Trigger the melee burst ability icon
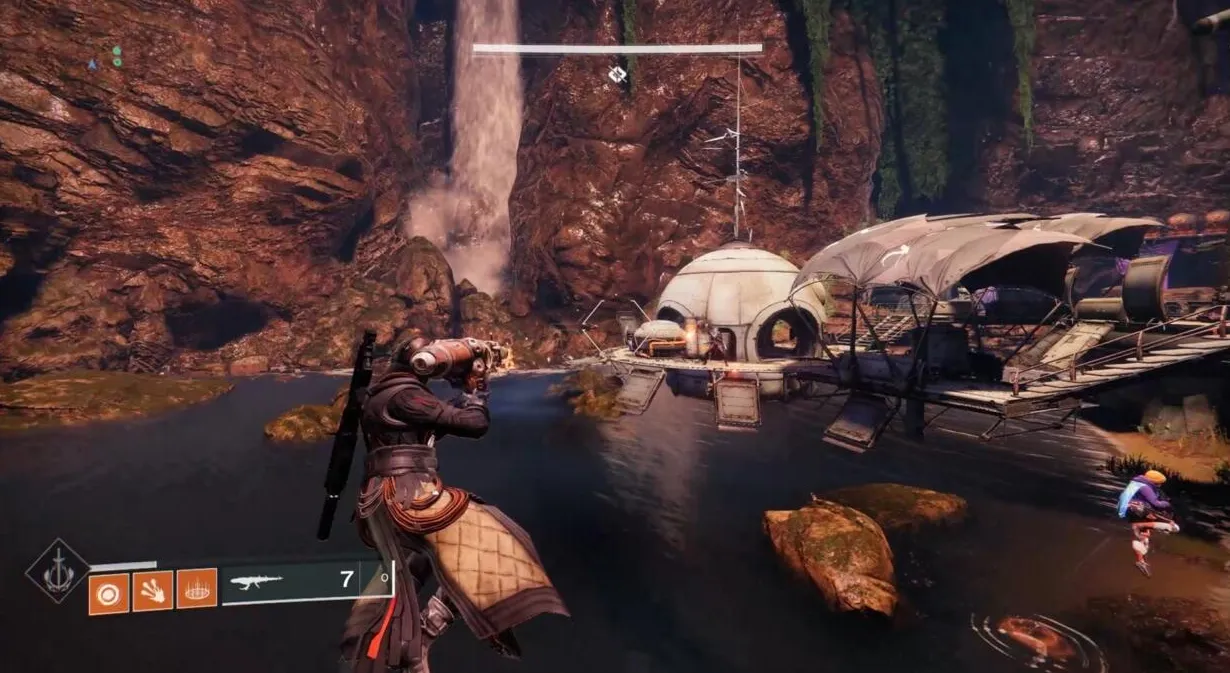This screenshot has height=673, width=1230. click(153, 591)
